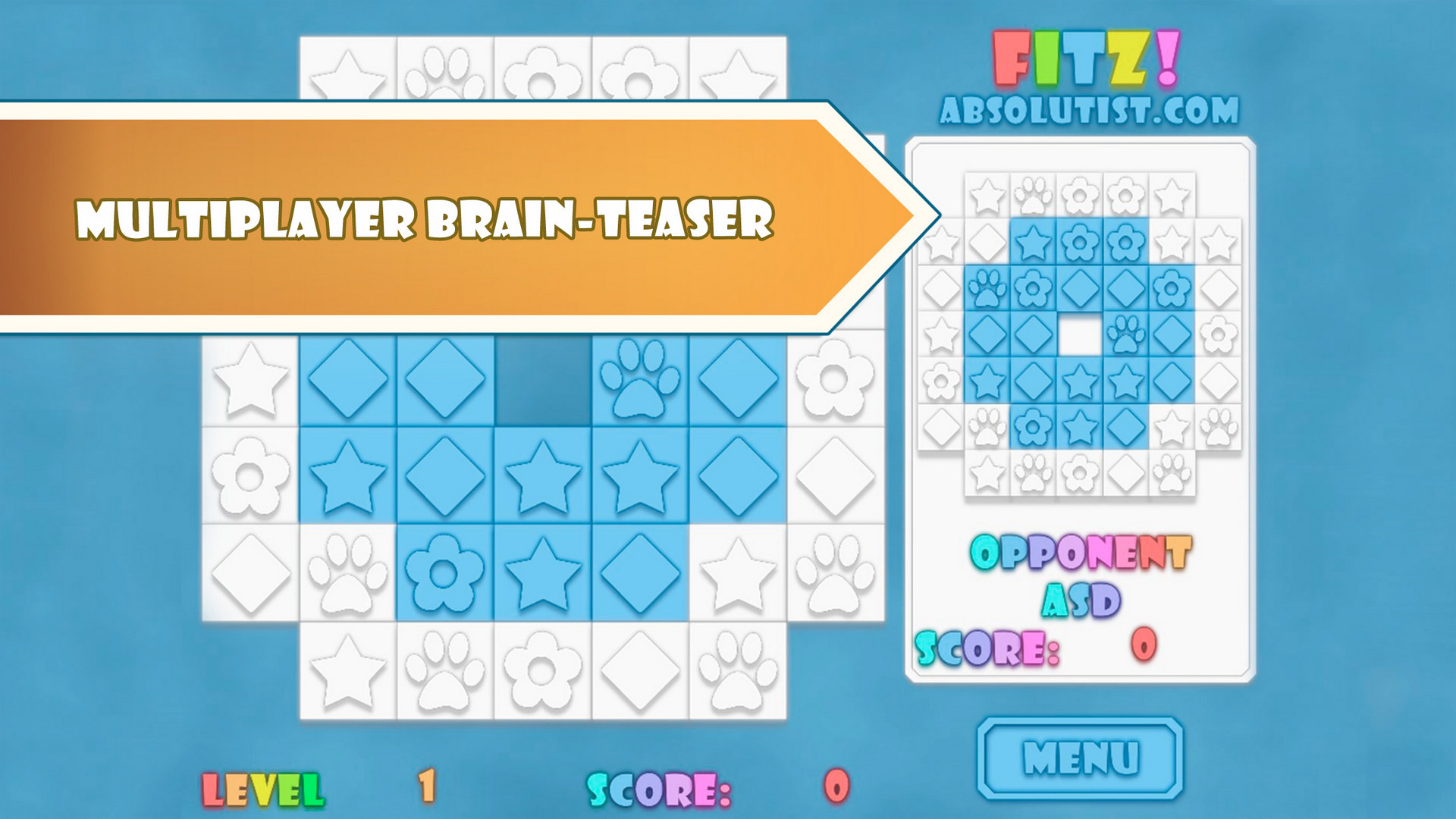
Task: Click a blue diamond tile on the left
Action: (350, 379)
